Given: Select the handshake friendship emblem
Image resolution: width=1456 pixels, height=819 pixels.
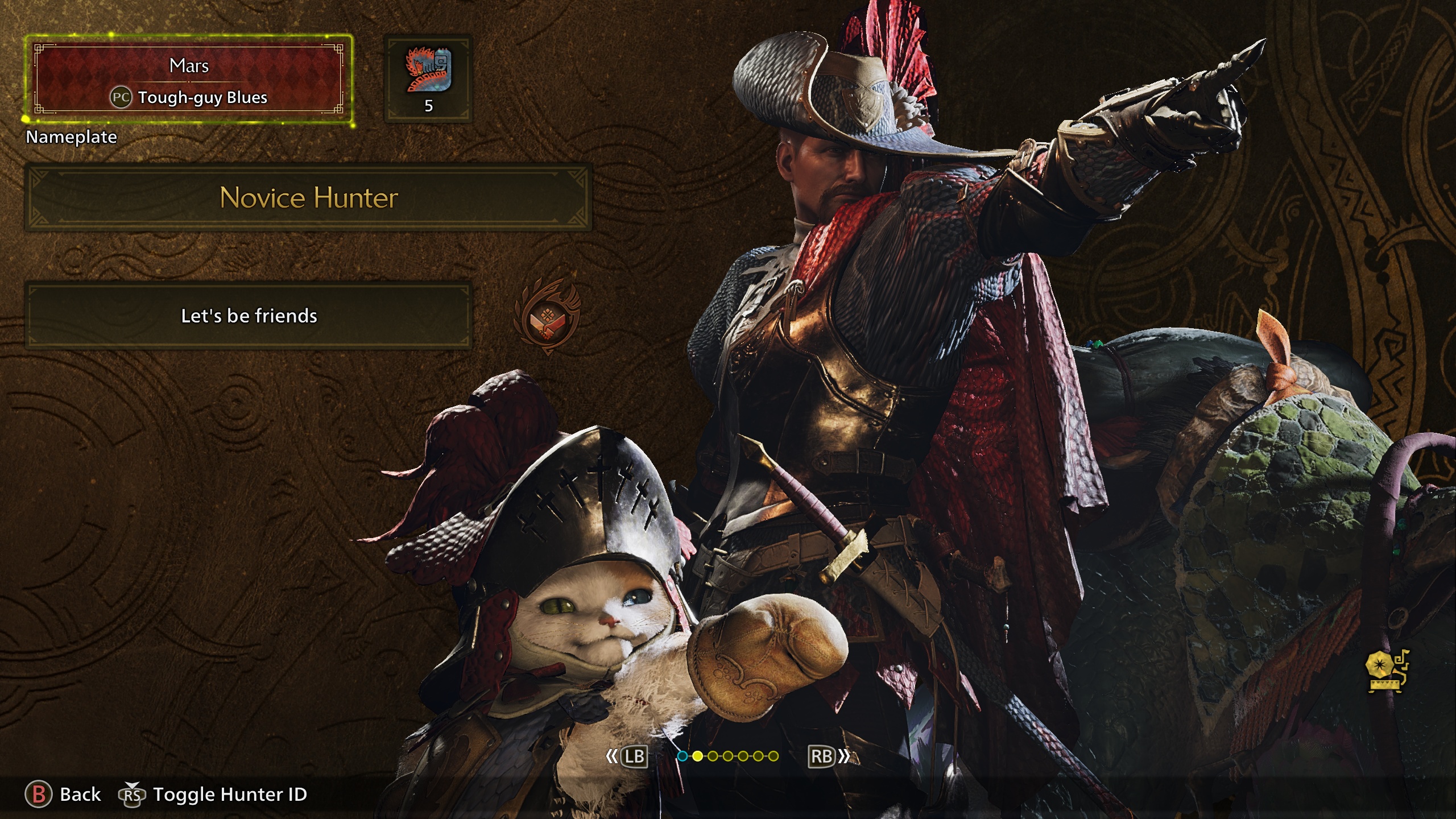Looking at the screenshot, I should pyautogui.click(x=547, y=317).
